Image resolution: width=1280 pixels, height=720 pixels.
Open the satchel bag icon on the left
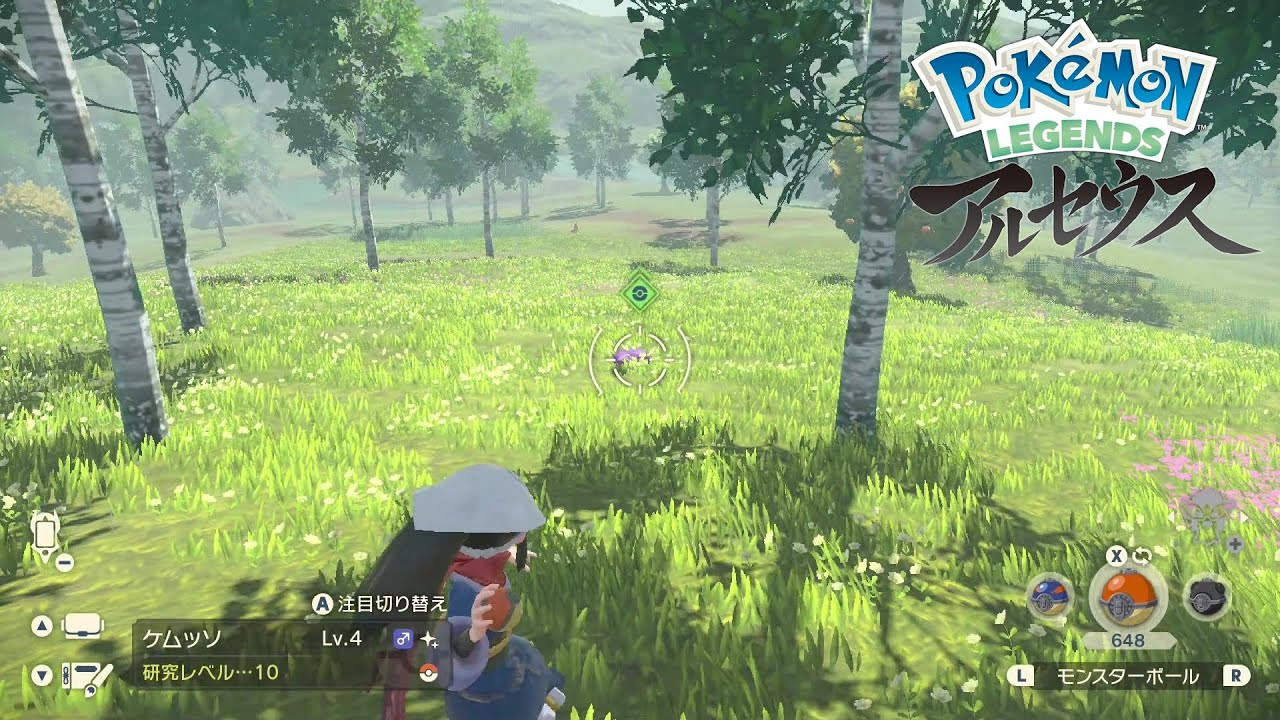coord(81,626)
